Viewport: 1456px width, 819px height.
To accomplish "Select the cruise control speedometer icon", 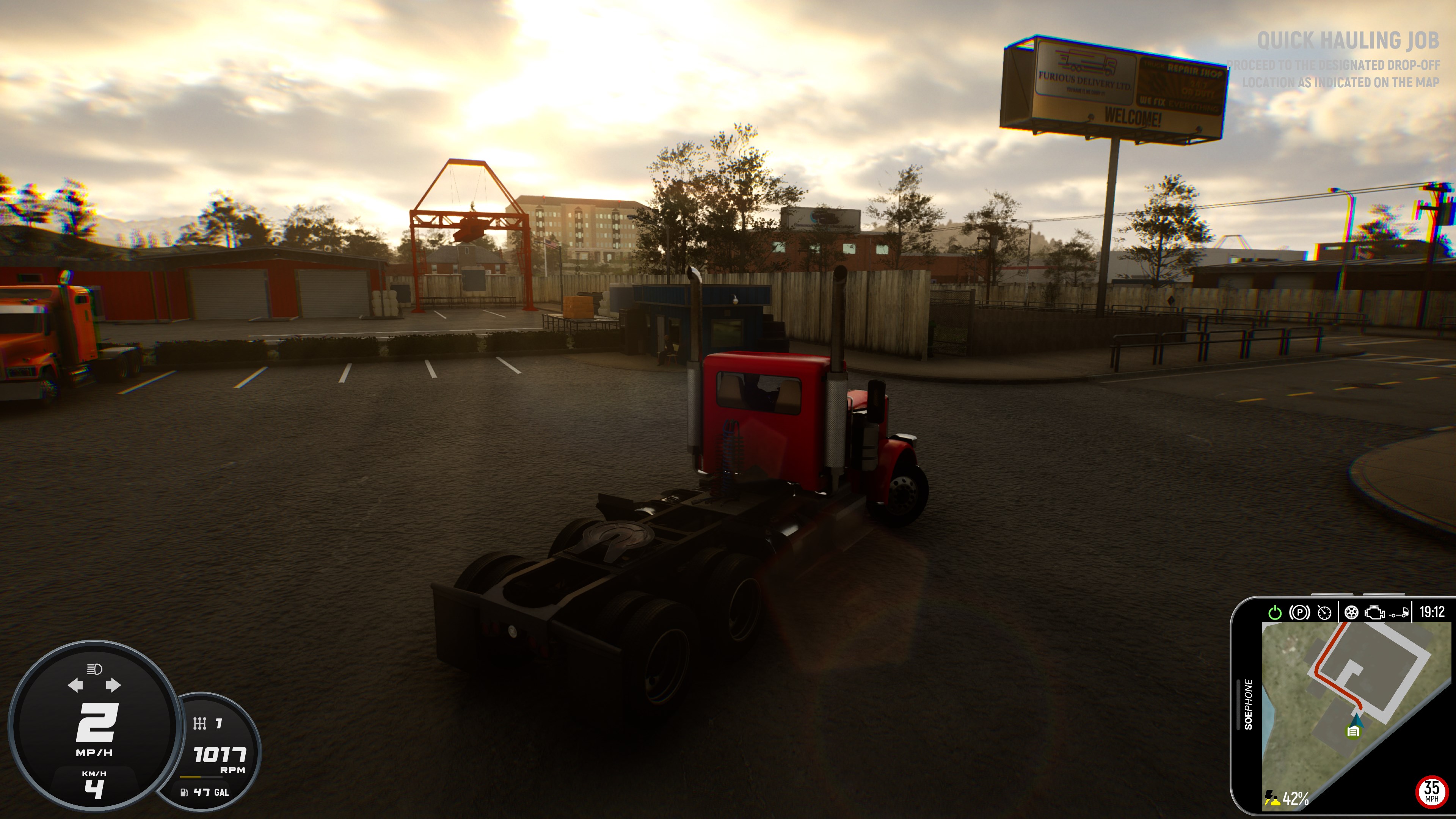I will coord(1324,613).
